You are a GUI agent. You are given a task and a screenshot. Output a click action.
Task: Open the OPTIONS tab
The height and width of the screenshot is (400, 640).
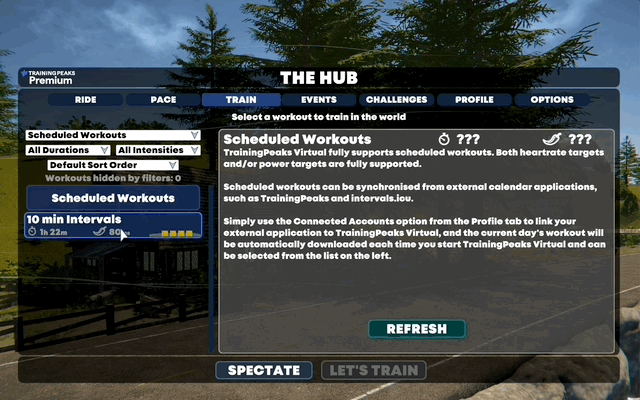tap(552, 100)
